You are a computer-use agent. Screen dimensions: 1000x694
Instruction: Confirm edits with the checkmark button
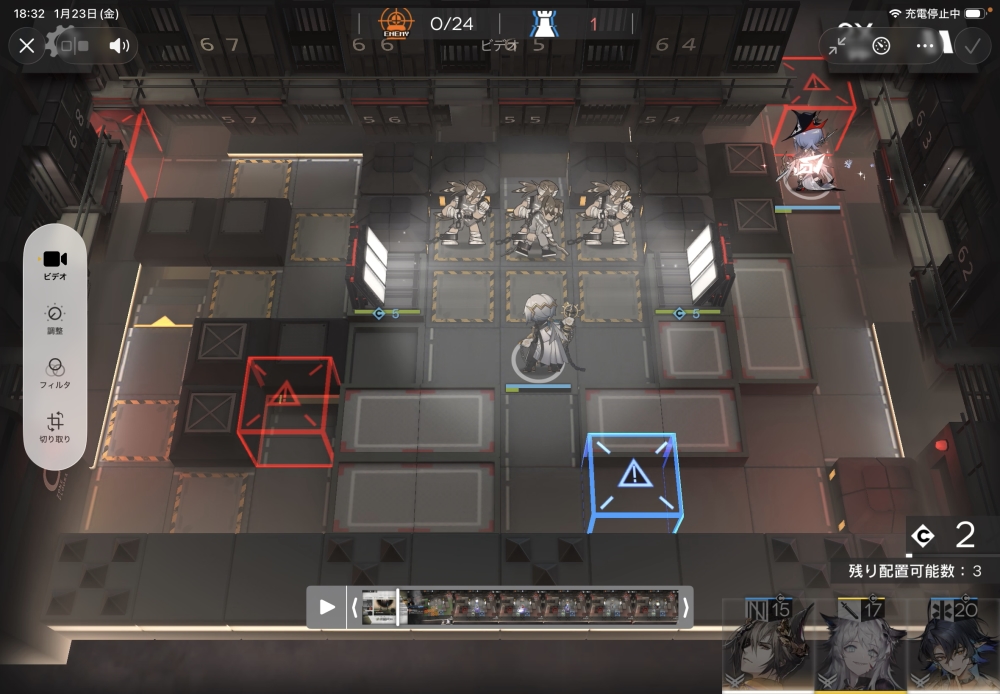[x=971, y=45]
